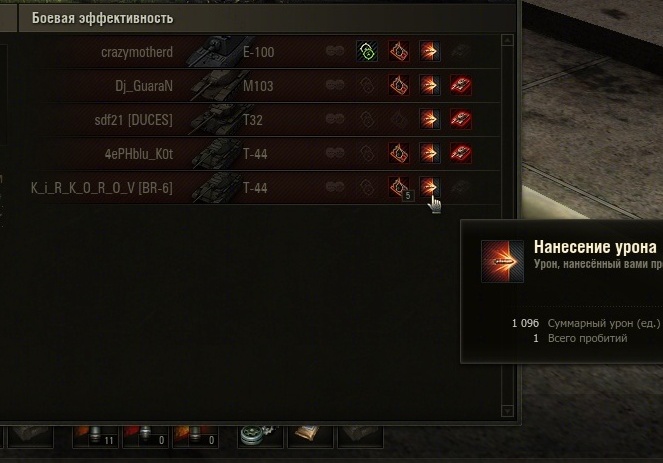Click K_i_R_K_O_R_O_V's critical hits icon
This screenshot has height=463, width=663.
pyautogui.click(x=399, y=187)
